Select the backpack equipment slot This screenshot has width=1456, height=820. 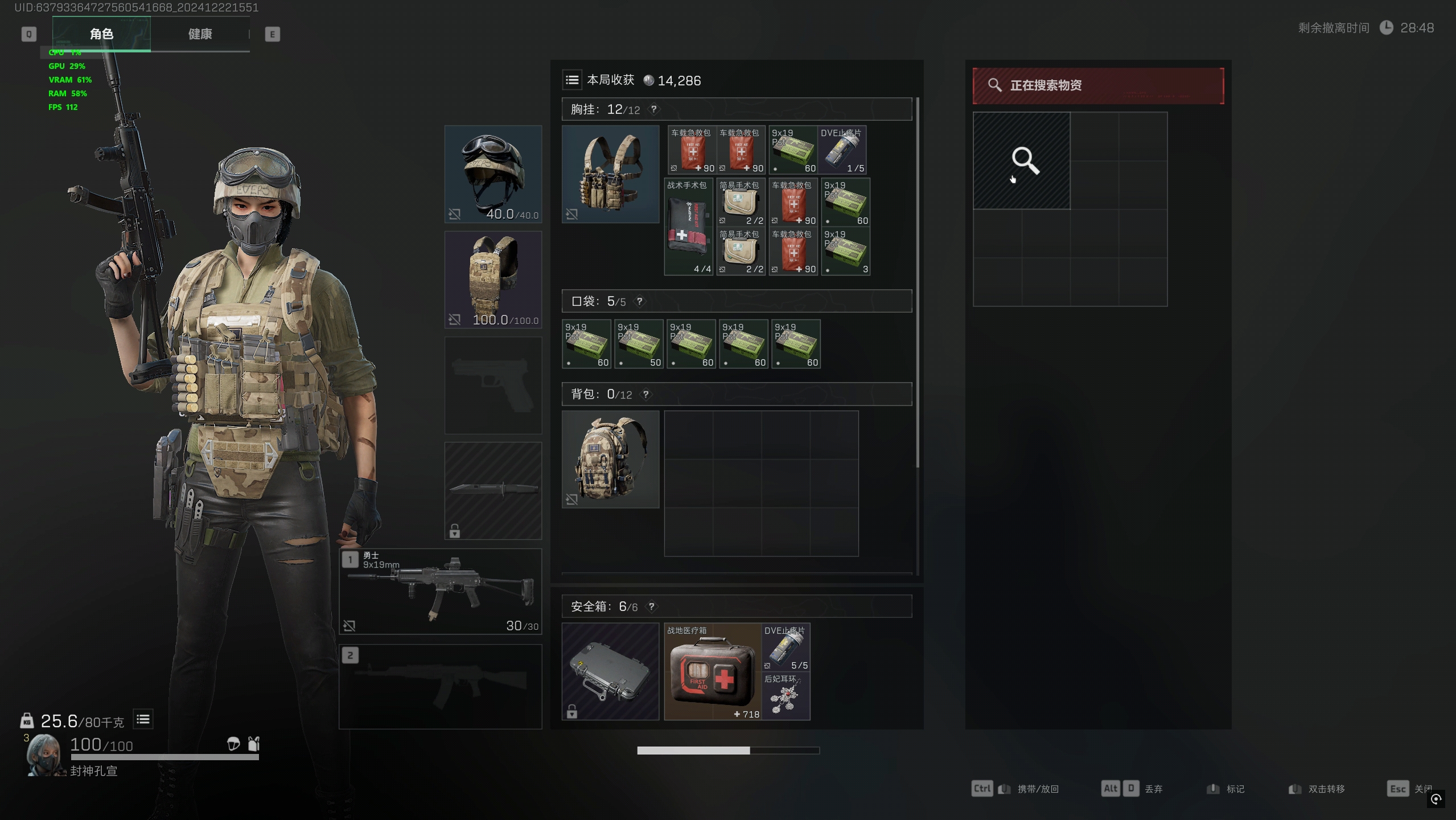pos(610,460)
